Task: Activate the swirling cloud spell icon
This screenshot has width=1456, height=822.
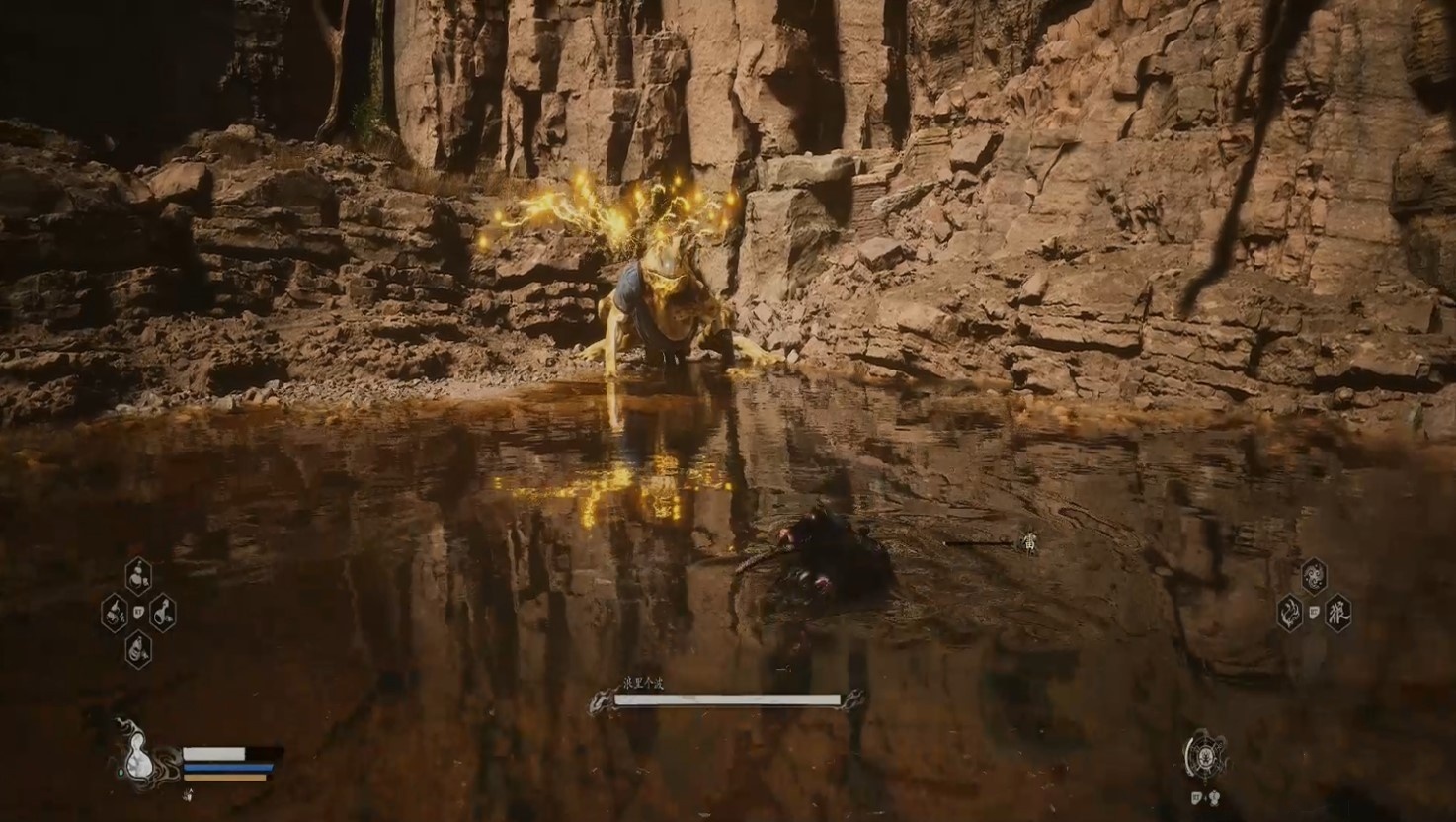Action: (x=1313, y=575)
